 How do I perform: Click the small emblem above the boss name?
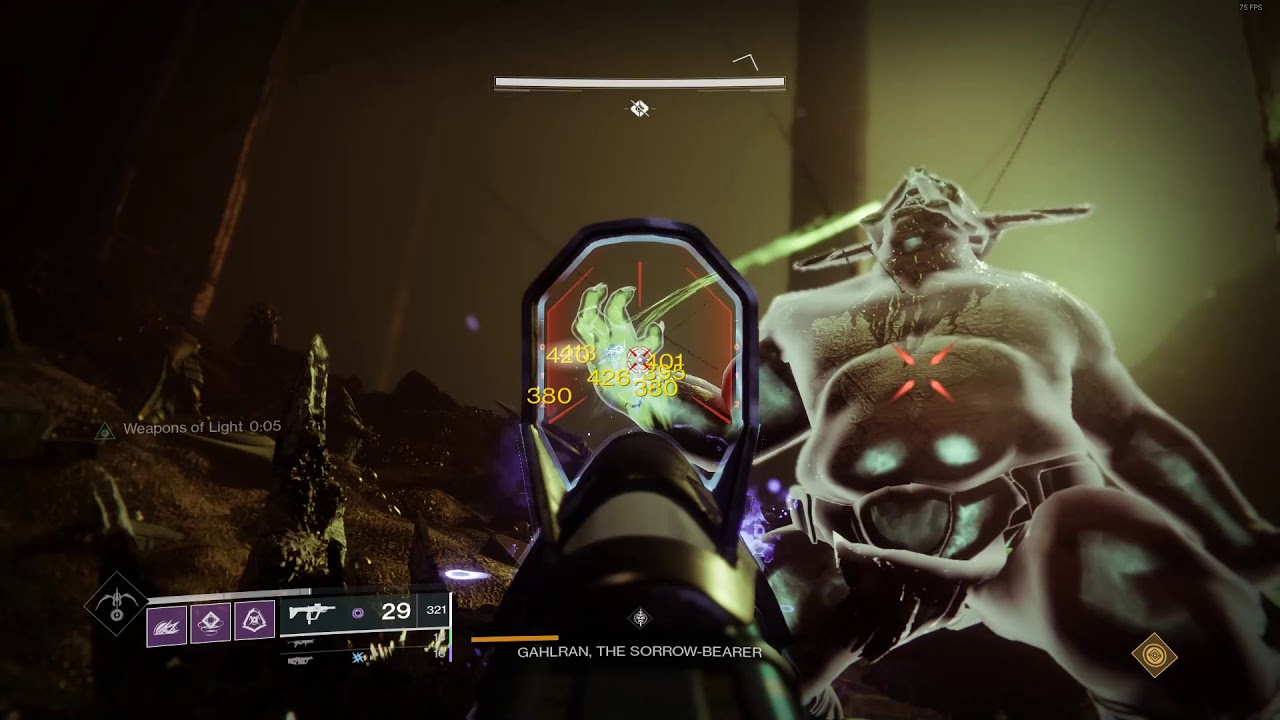pos(640,618)
